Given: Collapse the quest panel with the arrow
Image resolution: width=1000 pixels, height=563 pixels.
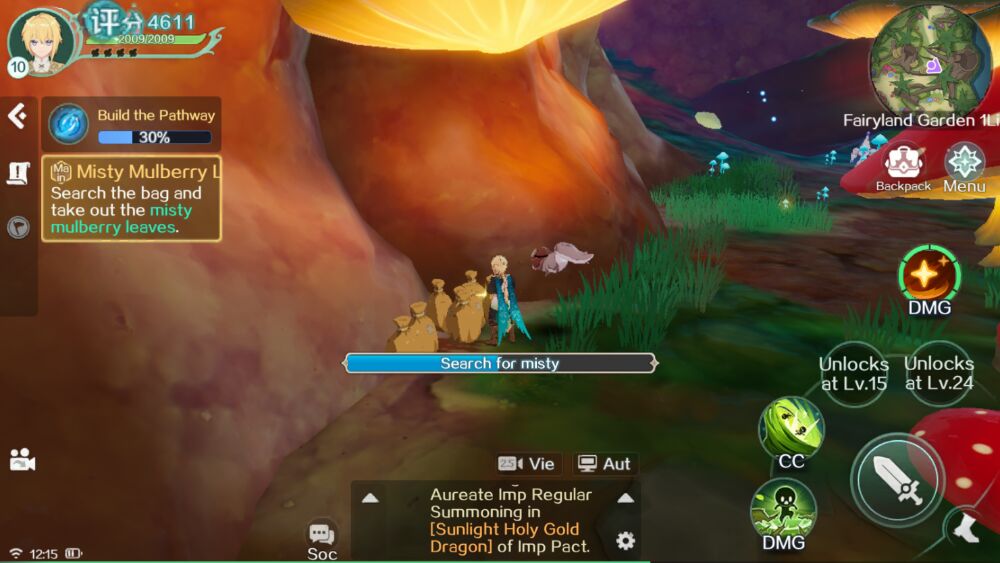Looking at the screenshot, I should tap(17, 116).
